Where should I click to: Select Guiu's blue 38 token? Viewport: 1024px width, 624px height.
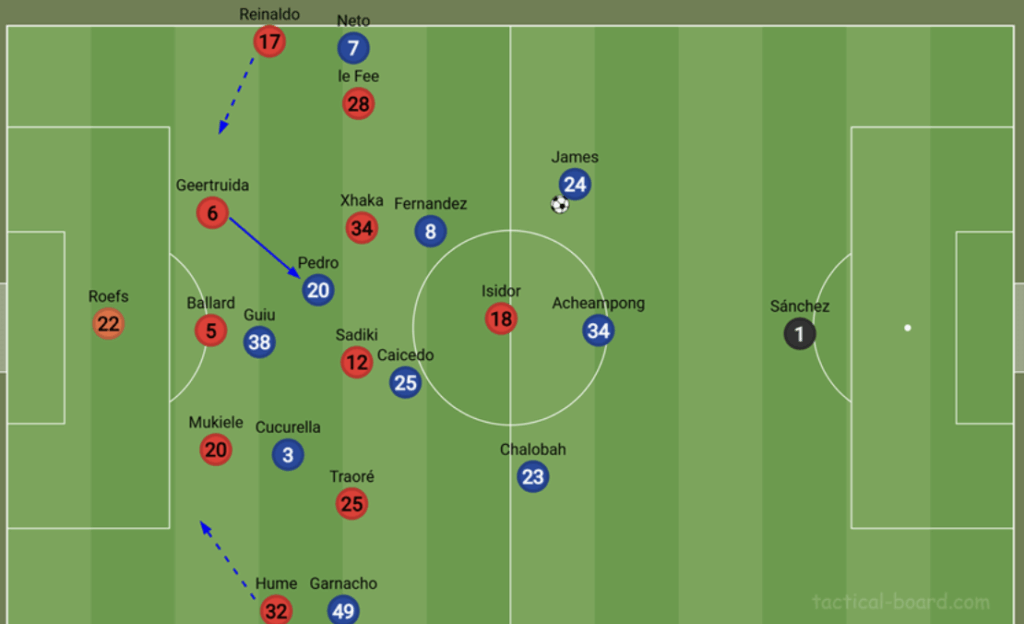coord(259,342)
